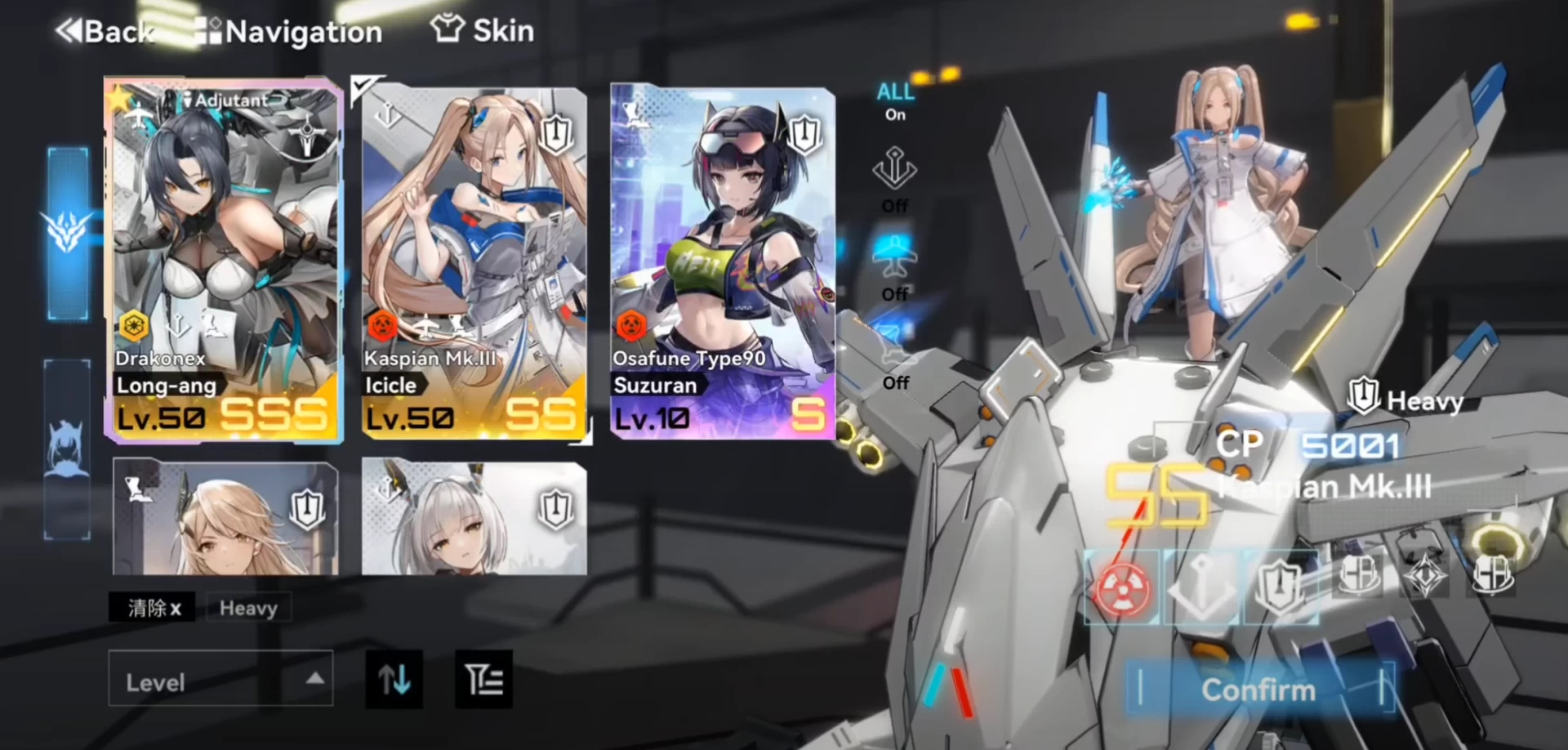
Task: Pick the blonde-haired character card
Action: click(x=225, y=516)
